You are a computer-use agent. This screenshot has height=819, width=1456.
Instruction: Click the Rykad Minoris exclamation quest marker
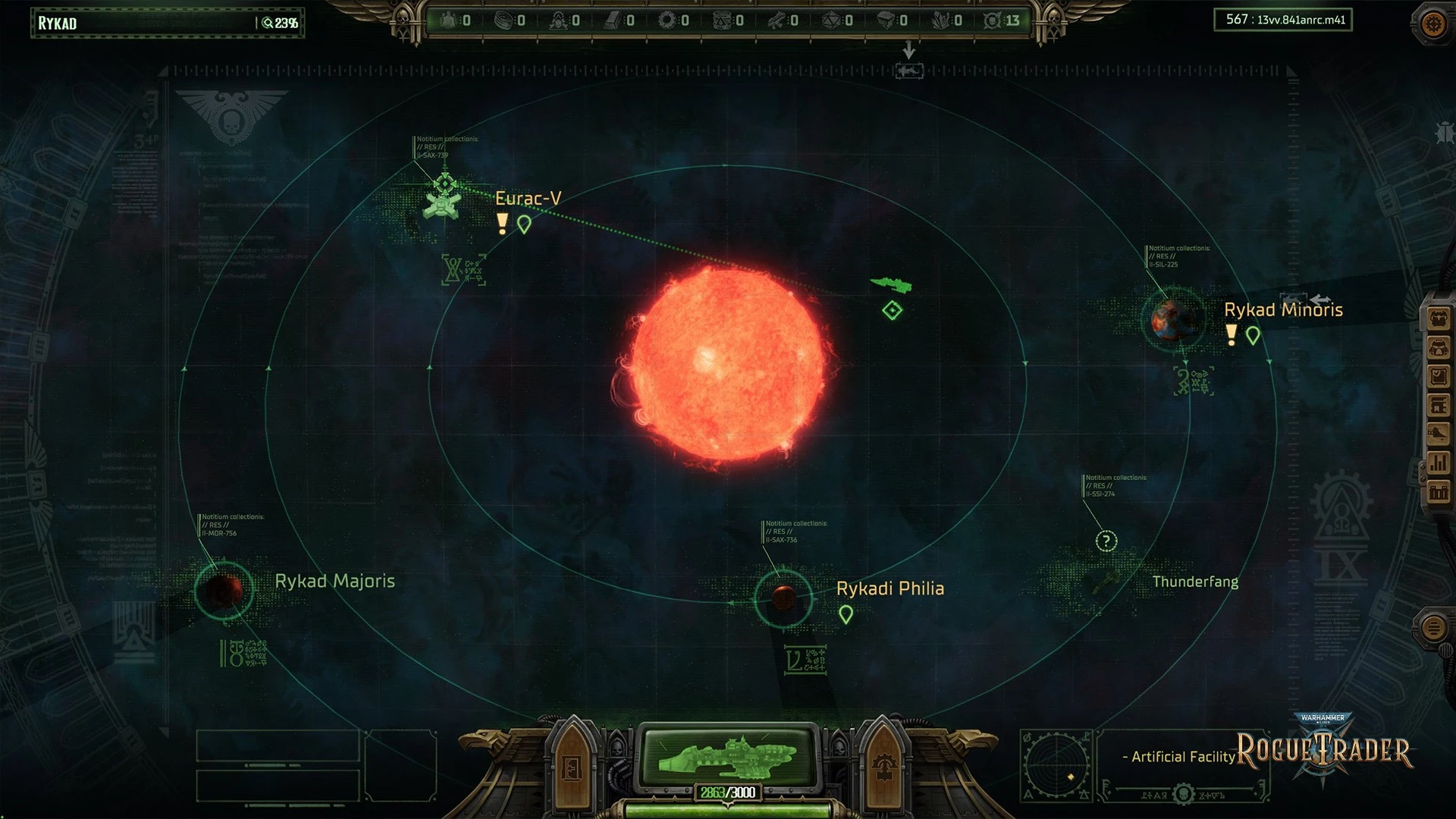[1232, 334]
